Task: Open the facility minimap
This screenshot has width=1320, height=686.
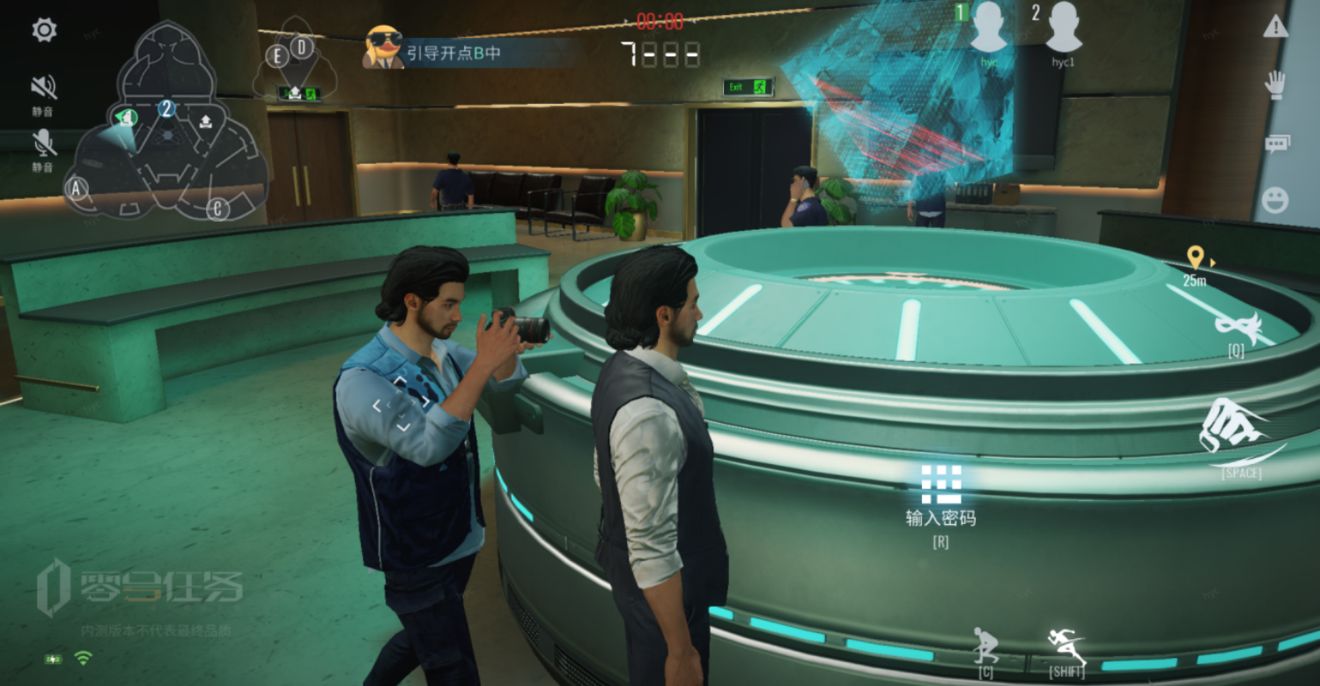Action: click(166, 130)
